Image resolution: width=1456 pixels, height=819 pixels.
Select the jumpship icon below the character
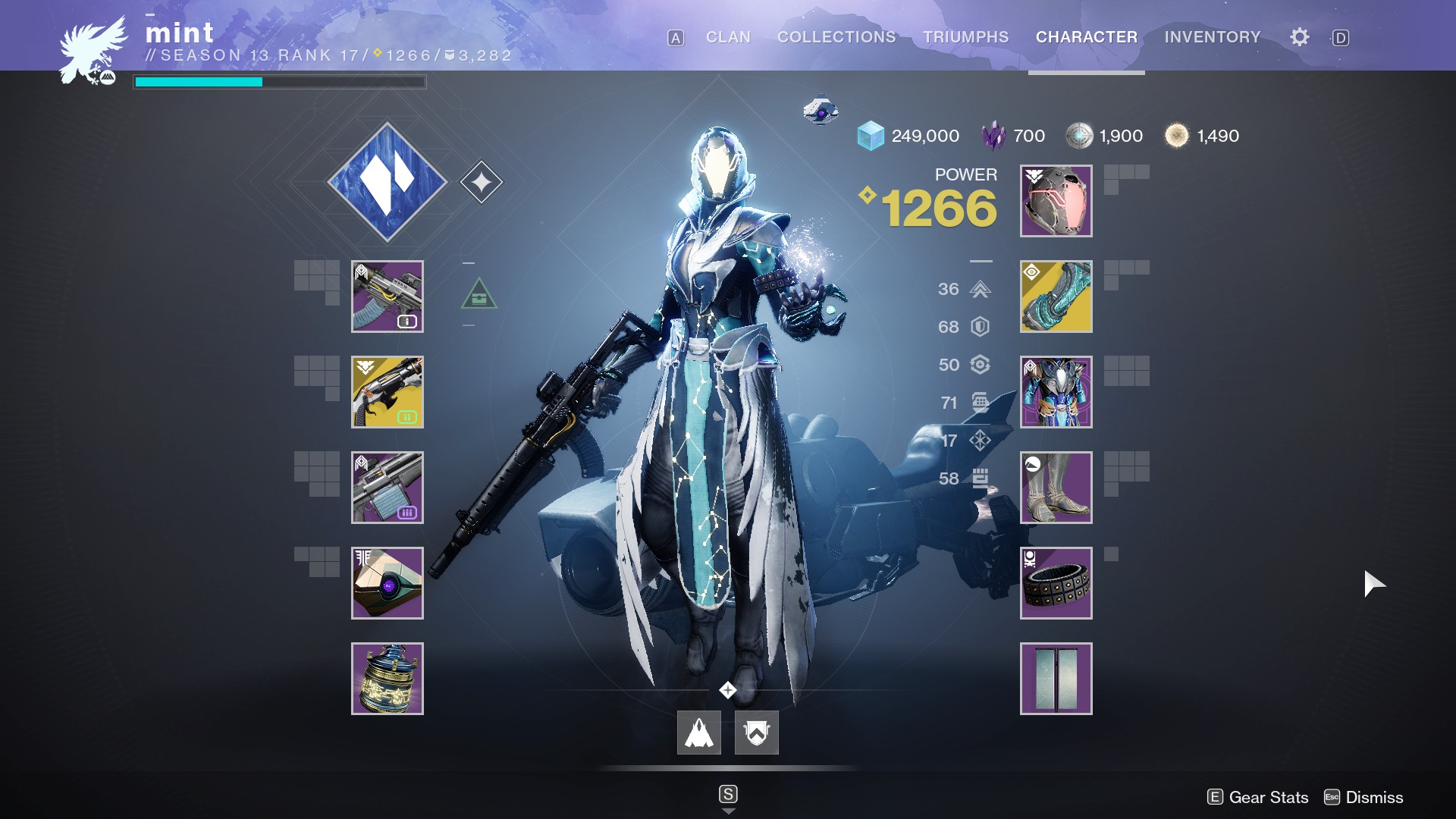[x=699, y=733]
